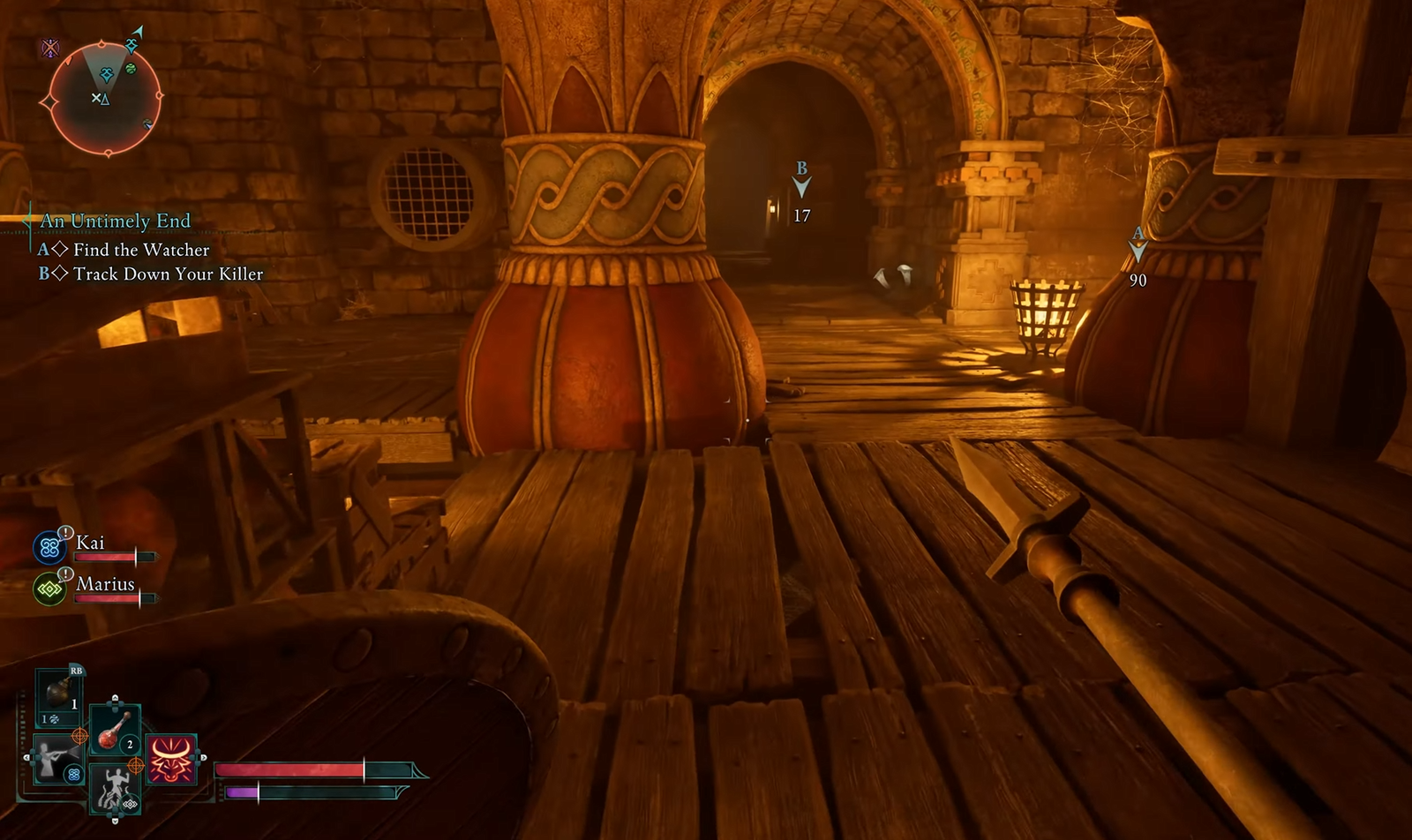Select the quest title An Untimely End
Screen dimensions: 1412x840
point(117,221)
